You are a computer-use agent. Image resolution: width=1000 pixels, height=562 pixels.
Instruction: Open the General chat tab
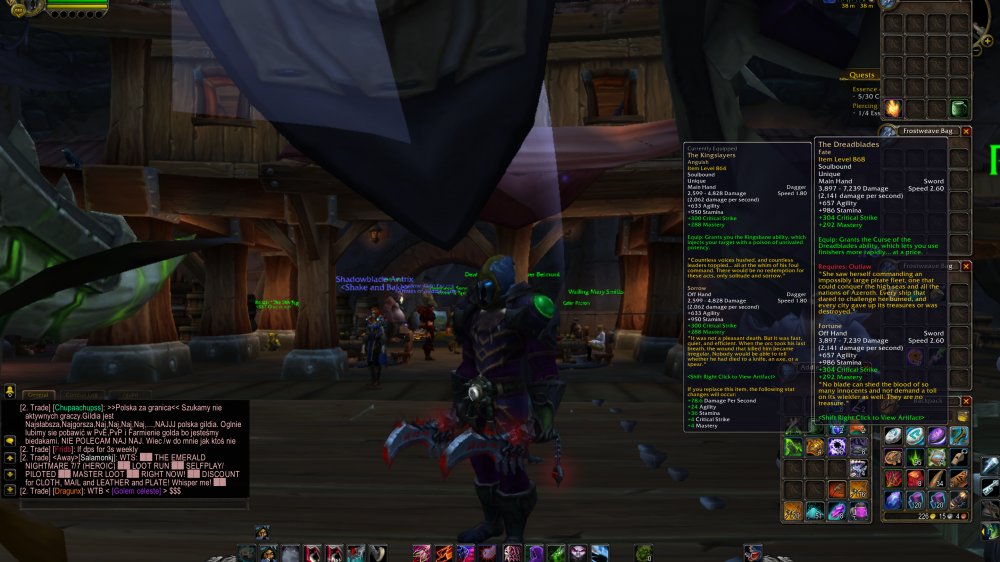click(37, 395)
